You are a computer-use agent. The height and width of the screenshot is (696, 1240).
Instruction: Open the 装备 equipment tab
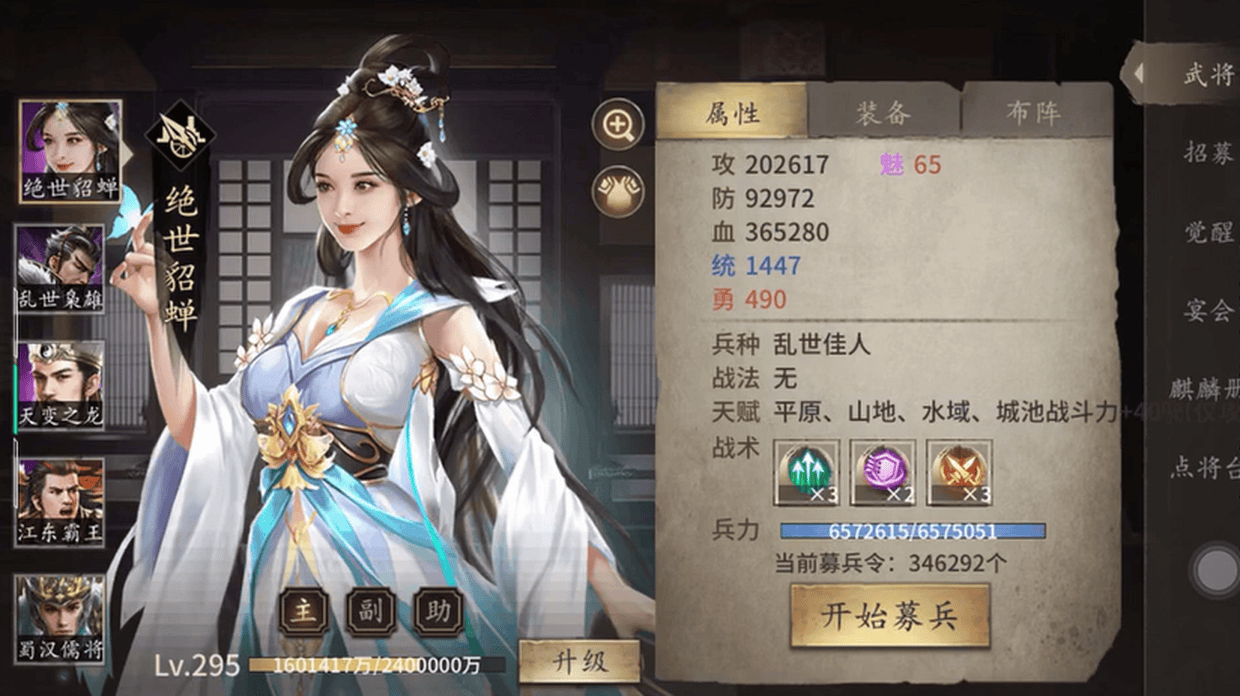click(883, 112)
